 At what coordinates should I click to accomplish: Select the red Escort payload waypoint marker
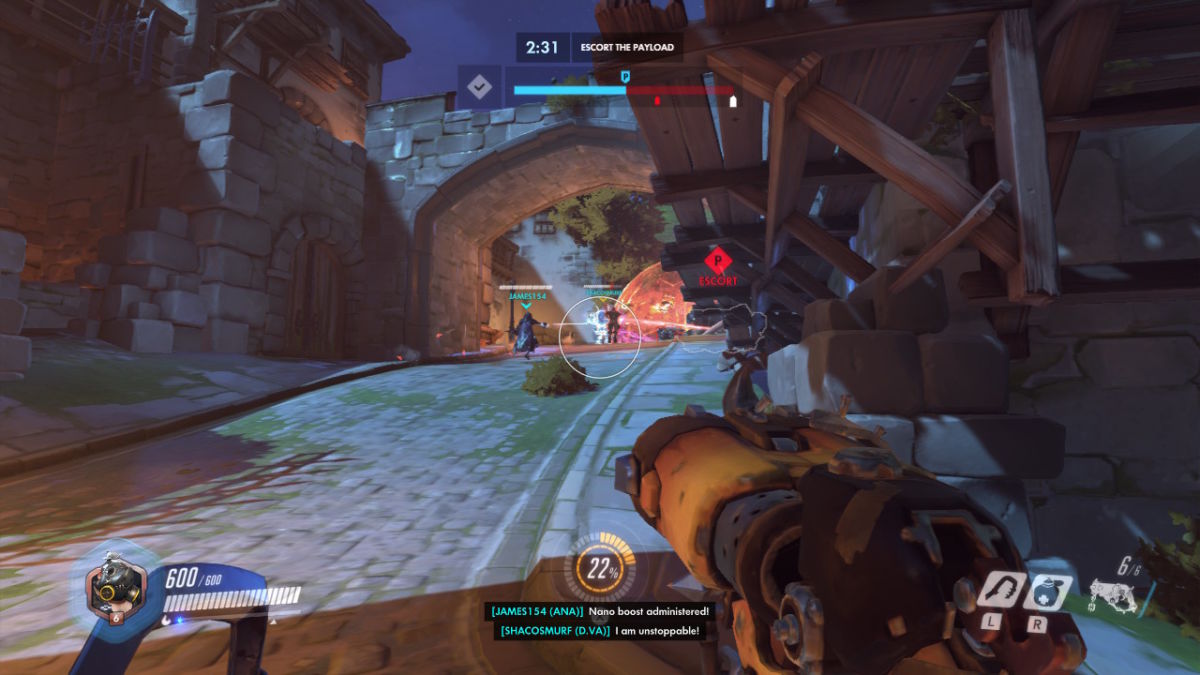pyautogui.click(x=718, y=262)
